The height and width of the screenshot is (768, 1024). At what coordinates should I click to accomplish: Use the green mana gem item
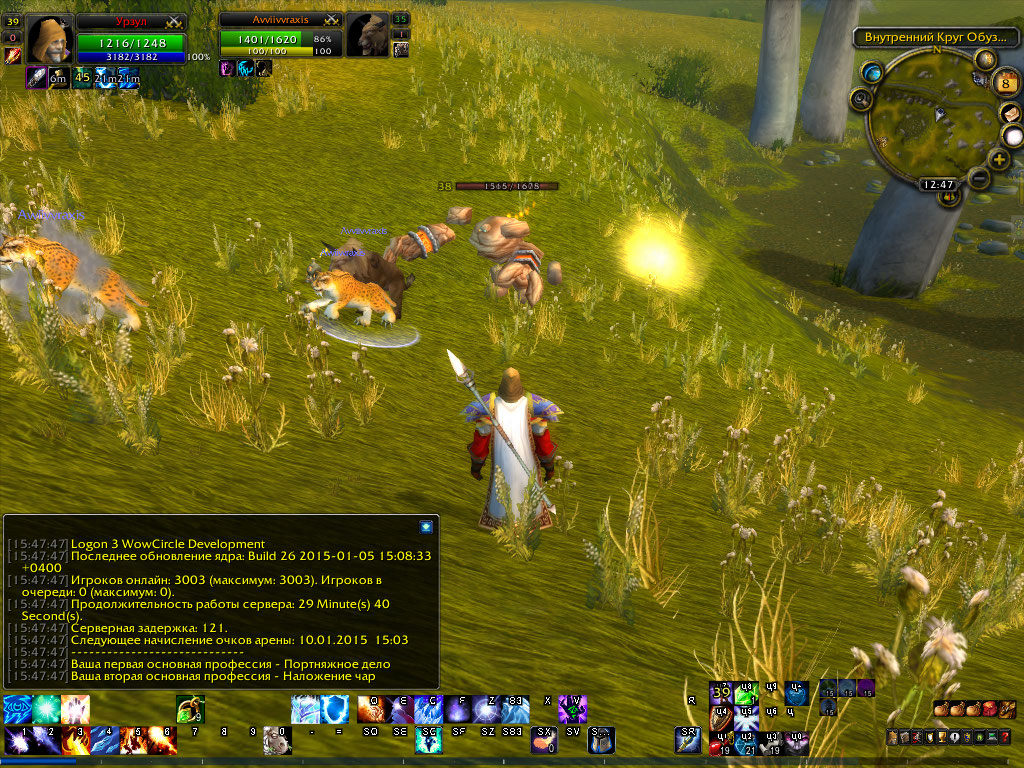coord(190,709)
